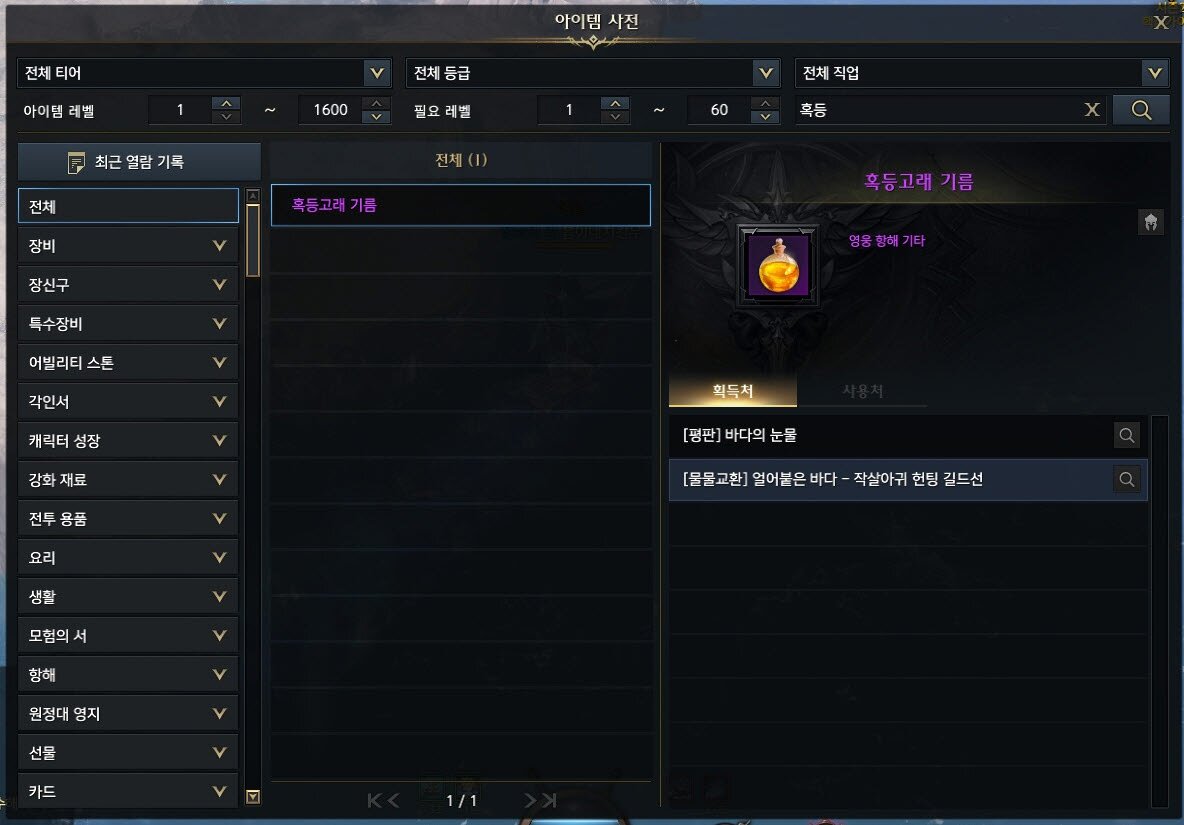Click the magnifying glass search button
Image resolution: width=1184 pixels, height=825 pixels.
(x=1141, y=110)
